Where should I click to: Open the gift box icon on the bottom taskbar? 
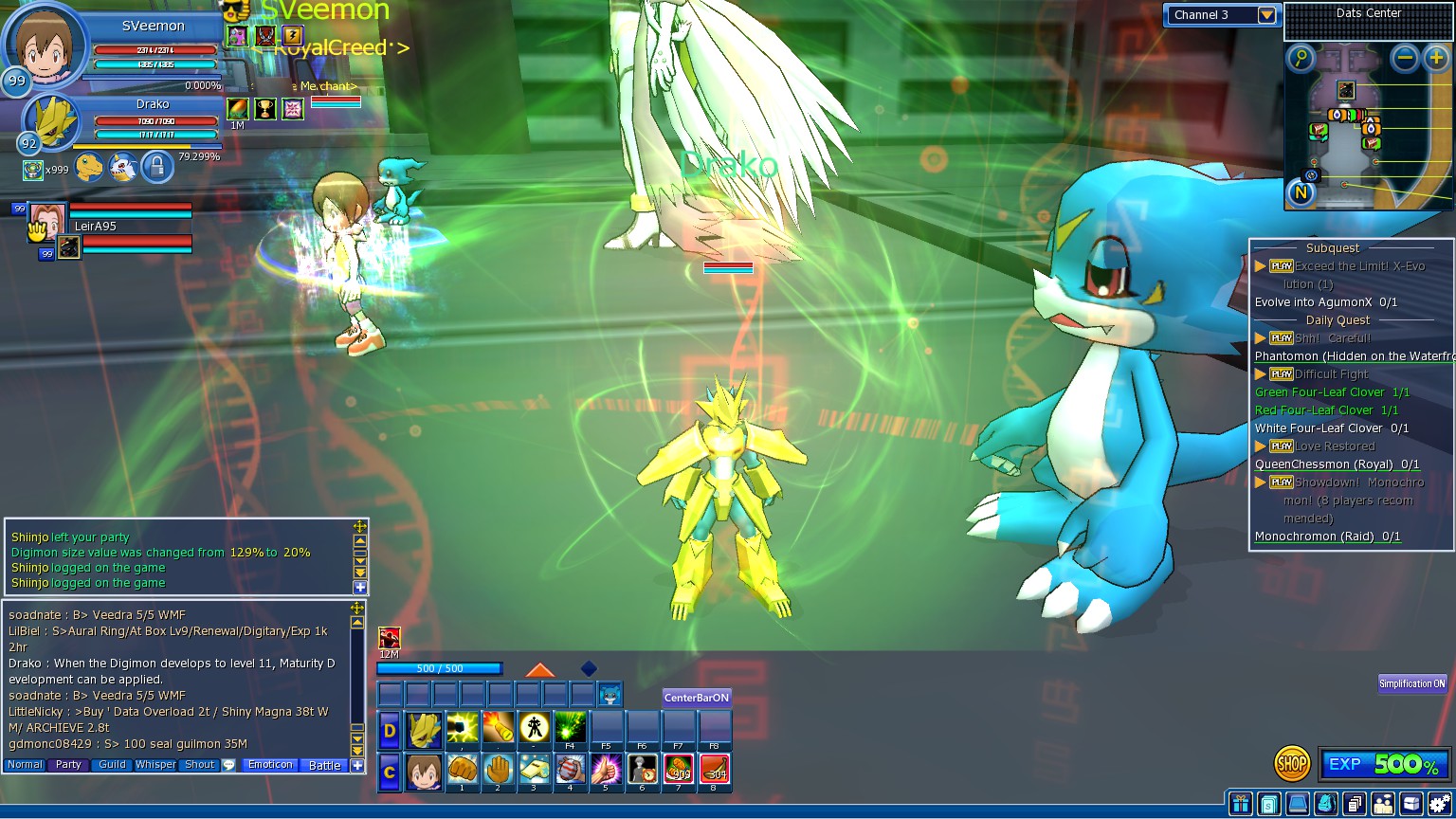(1242, 803)
